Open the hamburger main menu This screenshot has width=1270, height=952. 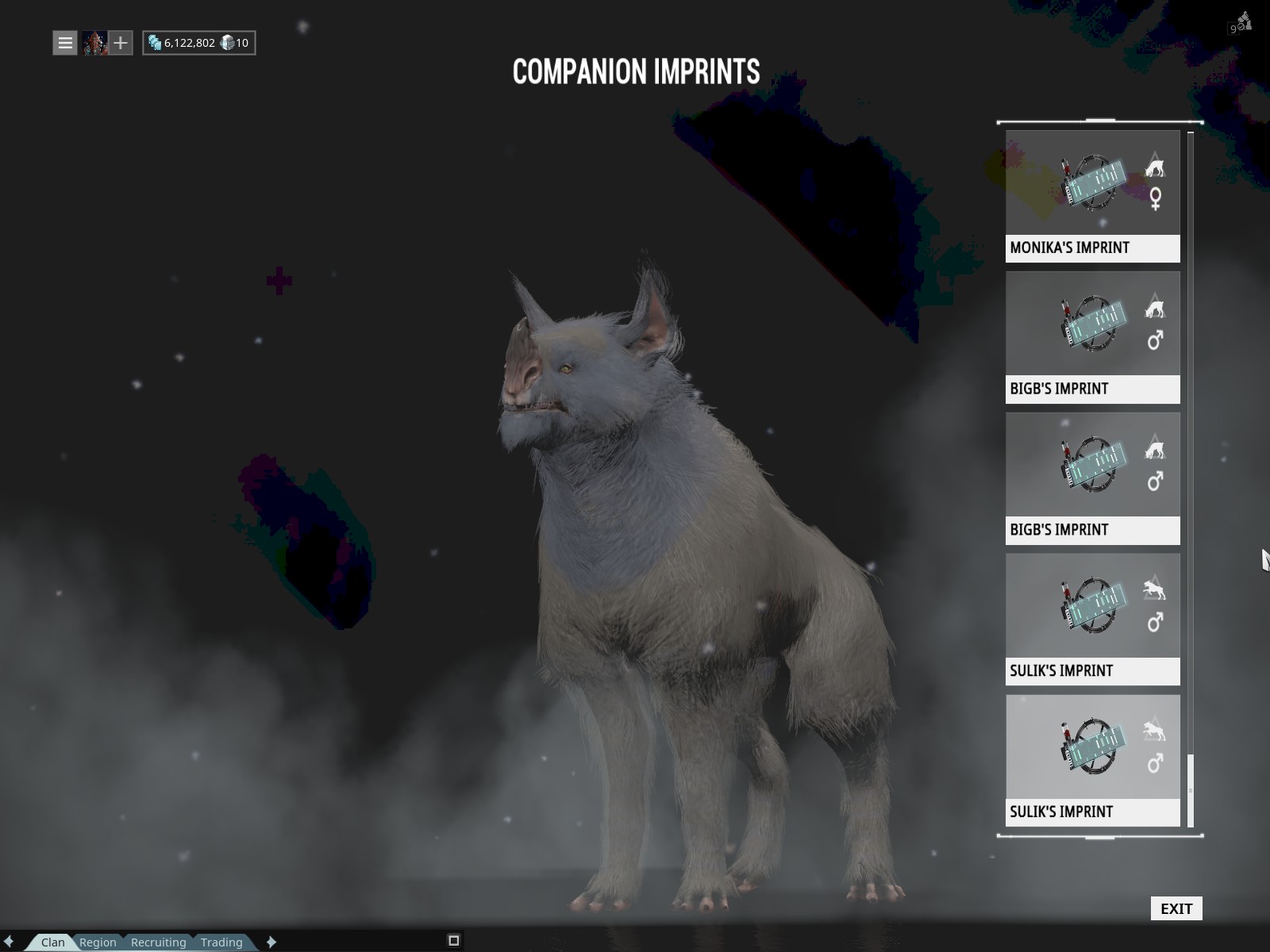tap(65, 43)
